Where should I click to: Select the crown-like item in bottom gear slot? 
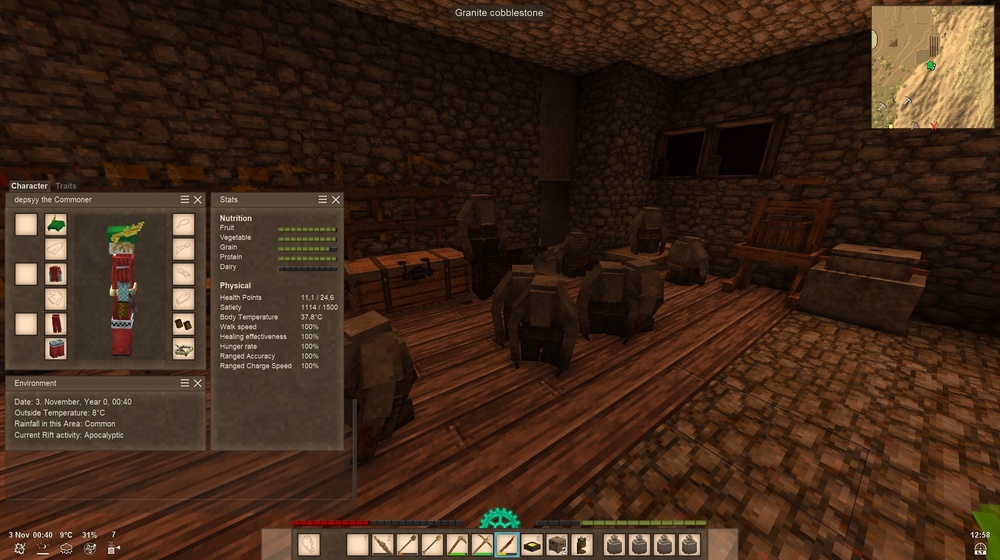[x=183, y=348]
